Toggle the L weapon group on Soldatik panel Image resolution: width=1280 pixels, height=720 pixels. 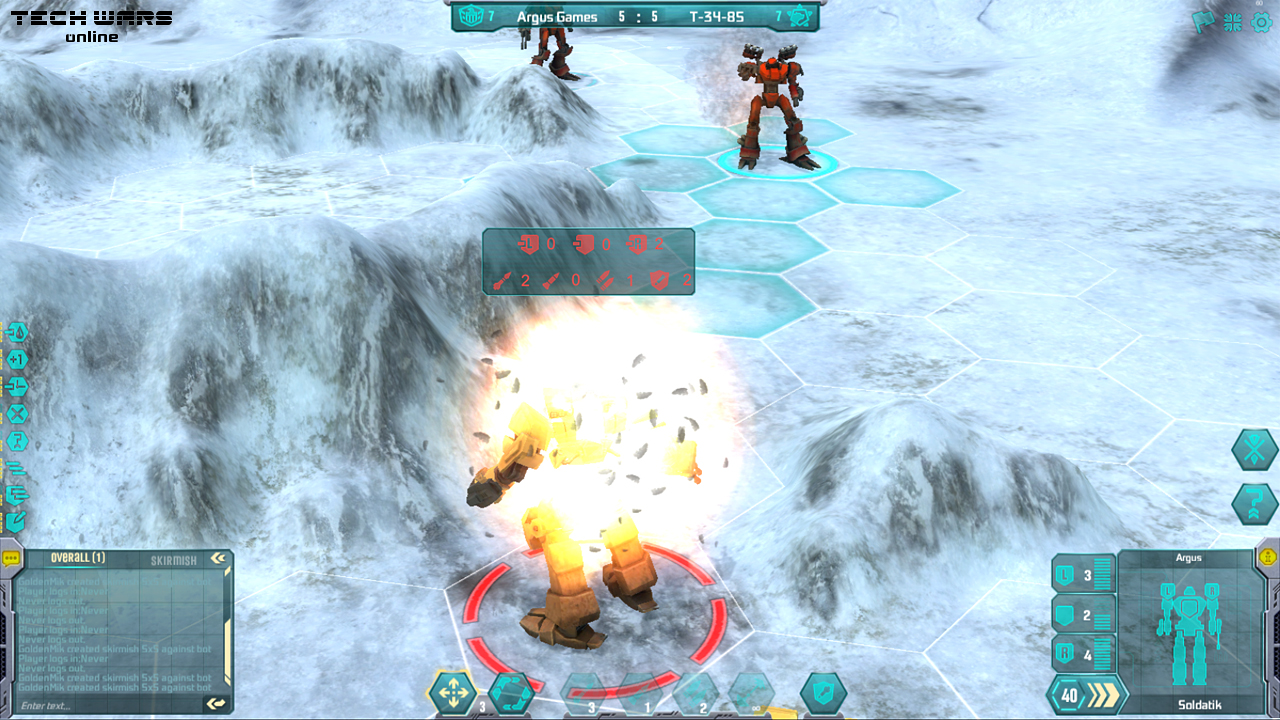[1064, 573]
